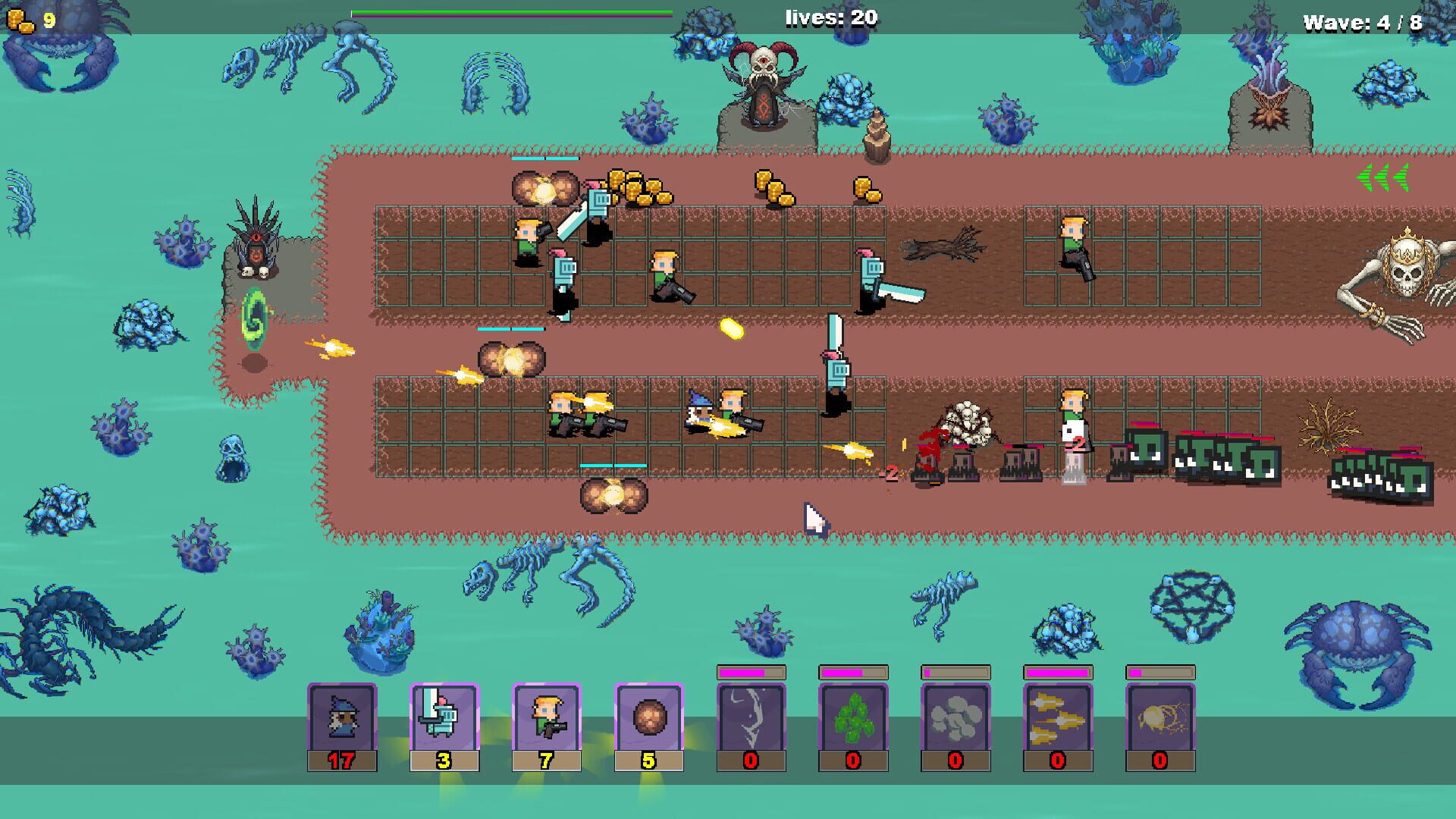Click the lives: 20 display
The width and height of the screenshot is (1456, 819).
coord(829,15)
